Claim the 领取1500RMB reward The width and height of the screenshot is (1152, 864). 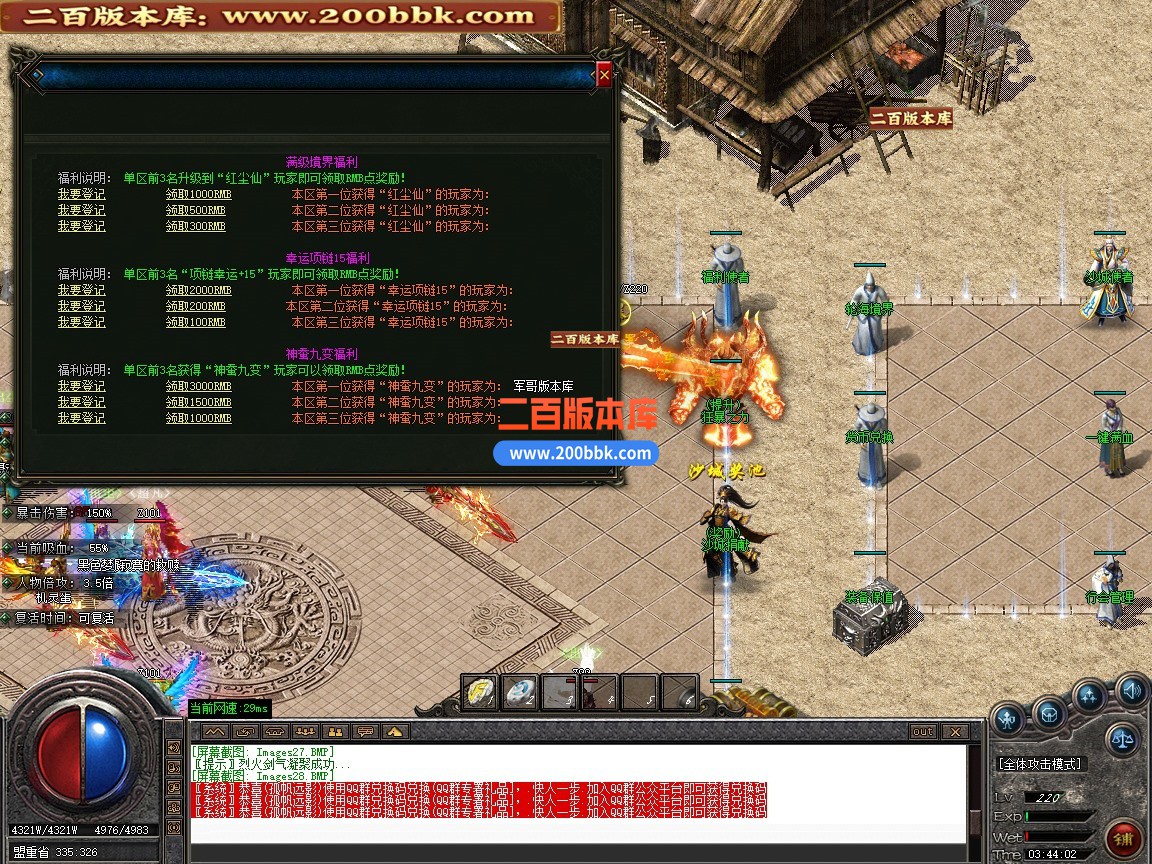(198, 402)
